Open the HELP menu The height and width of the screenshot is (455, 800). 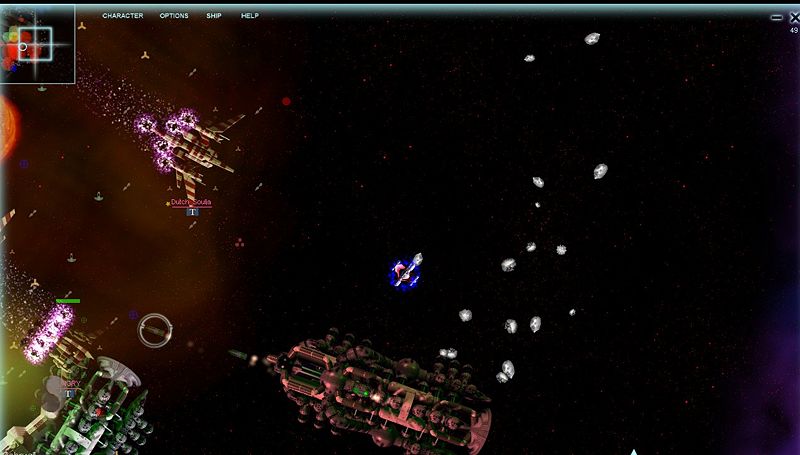249,16
